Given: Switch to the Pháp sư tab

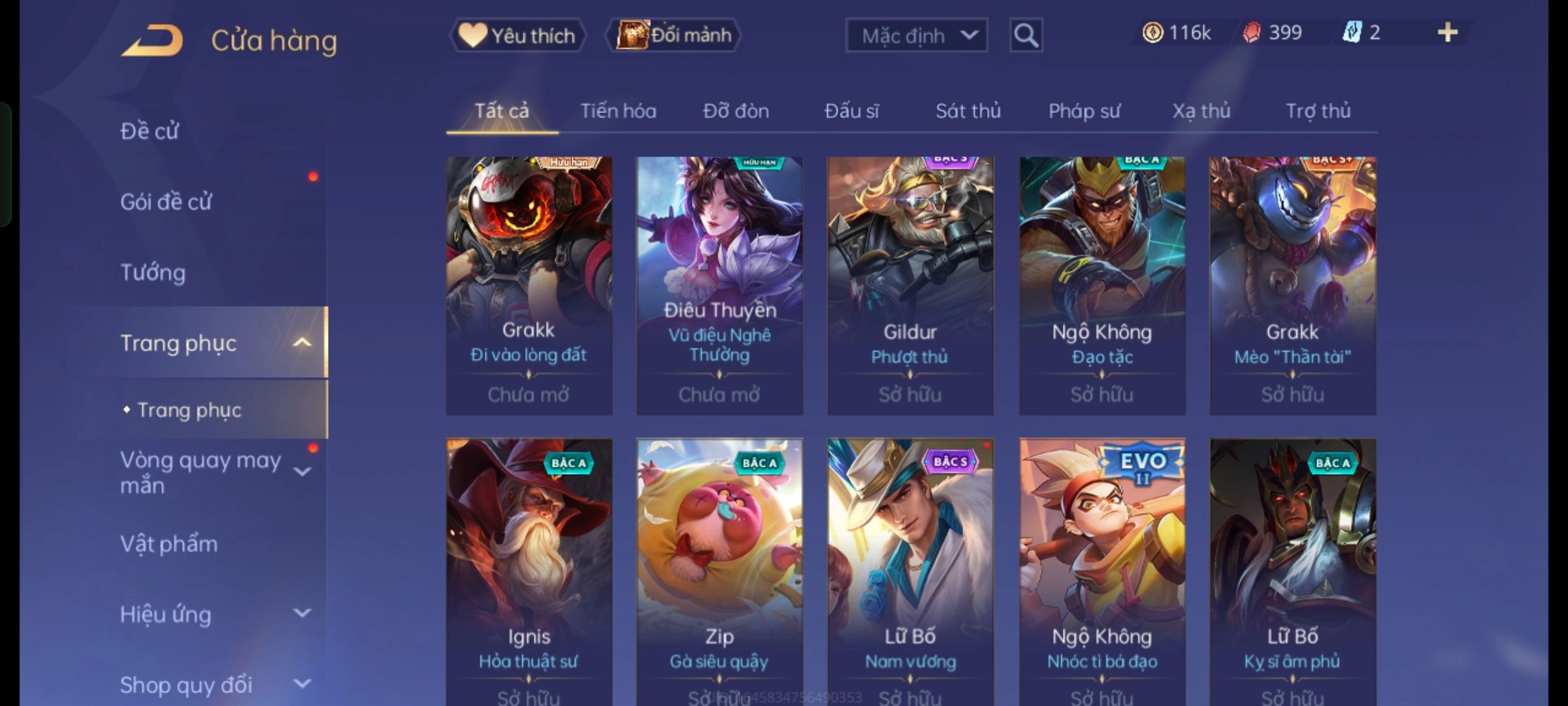Looking at the screenshot, I should (1084, 111).
